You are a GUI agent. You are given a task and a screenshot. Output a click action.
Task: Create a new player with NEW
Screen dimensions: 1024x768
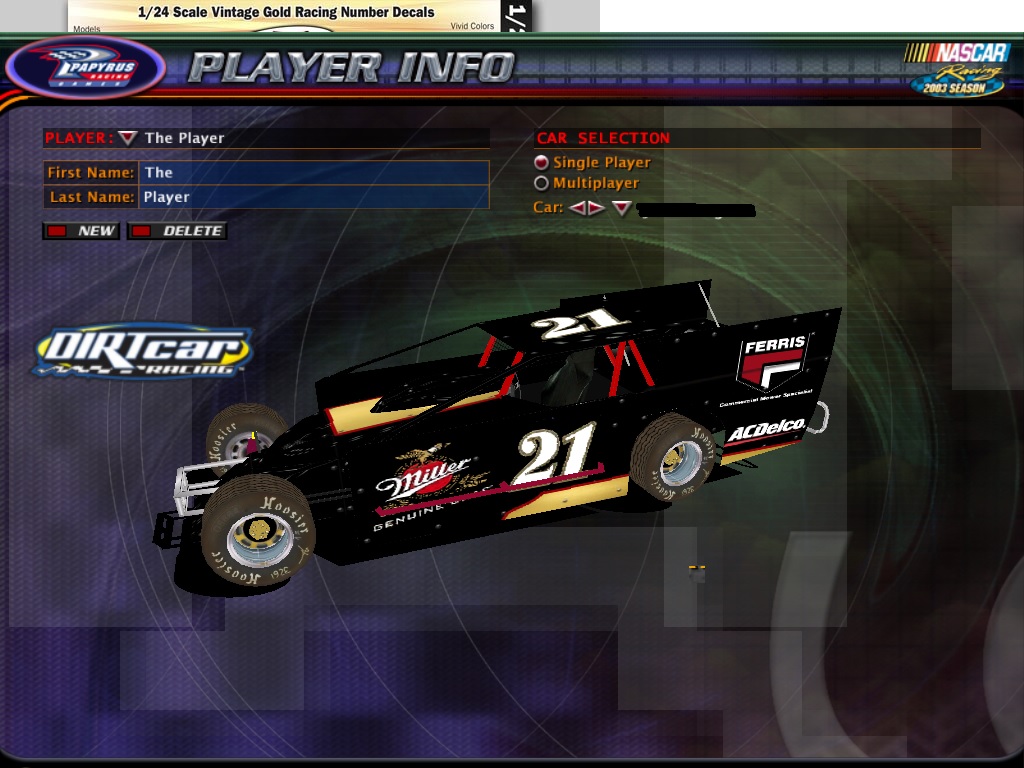click(x=82, y=231)
